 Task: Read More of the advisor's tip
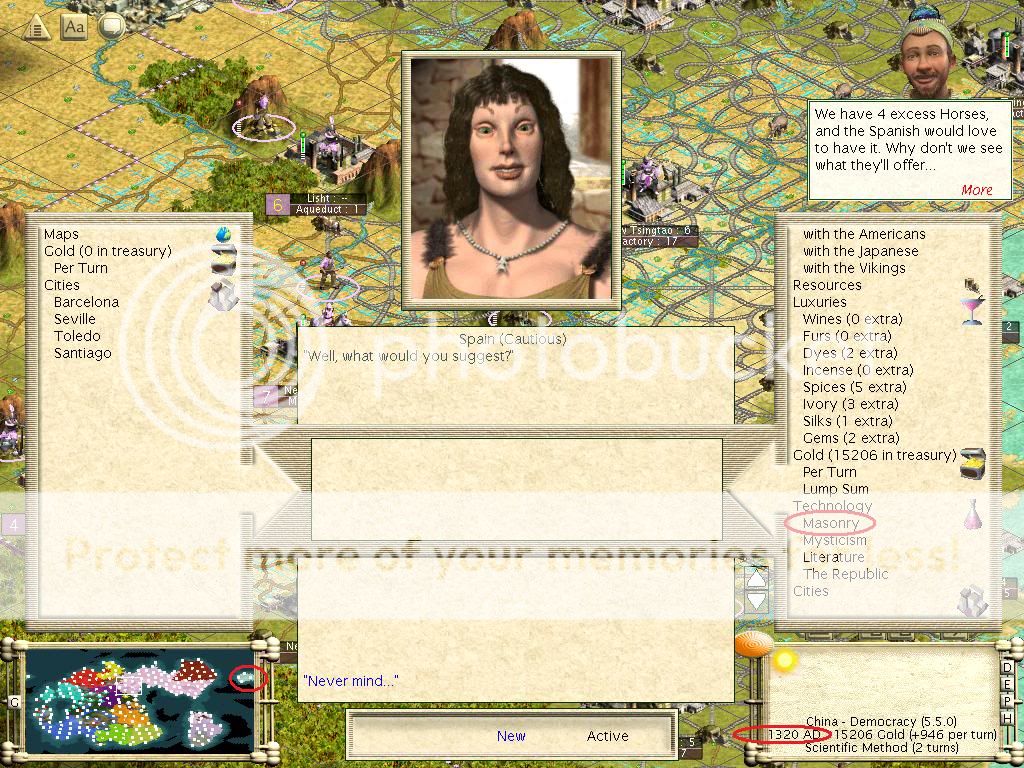tap(976, 190)
